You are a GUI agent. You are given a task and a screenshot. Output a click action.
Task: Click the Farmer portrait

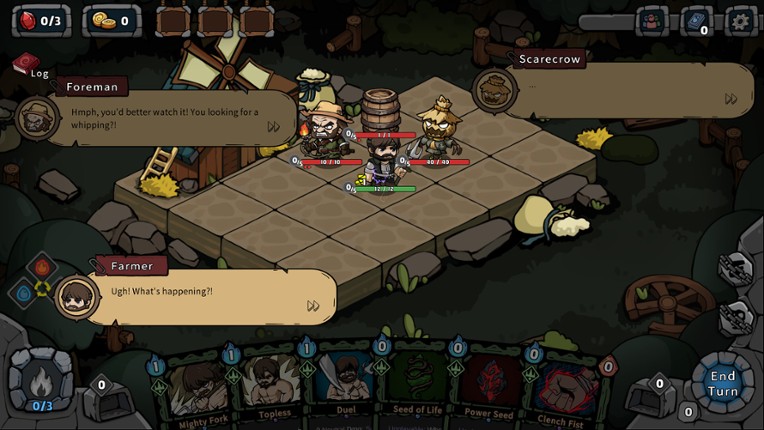pyautogui.click(x=77, y=296)
